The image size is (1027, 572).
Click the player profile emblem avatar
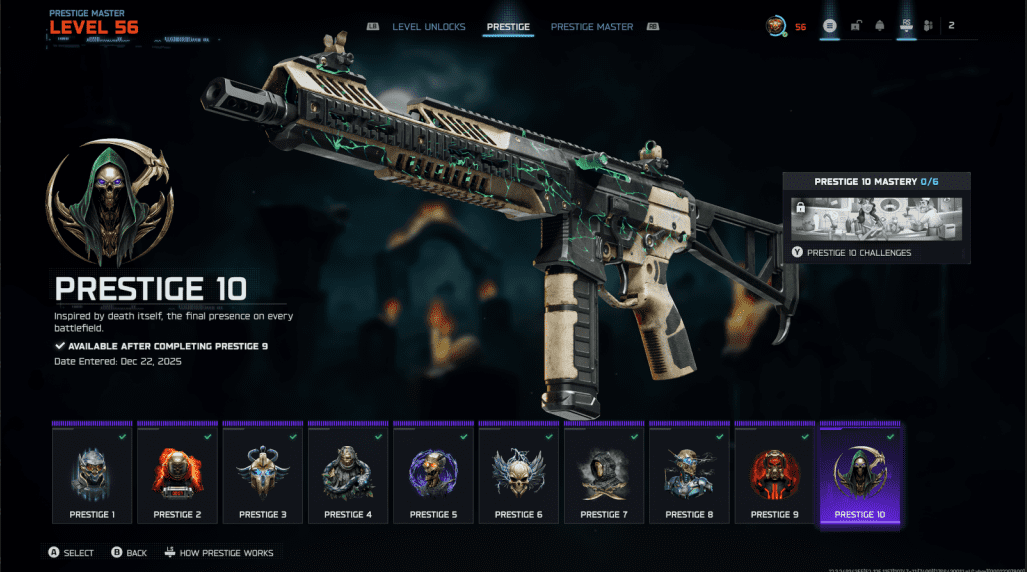(775, 26)
